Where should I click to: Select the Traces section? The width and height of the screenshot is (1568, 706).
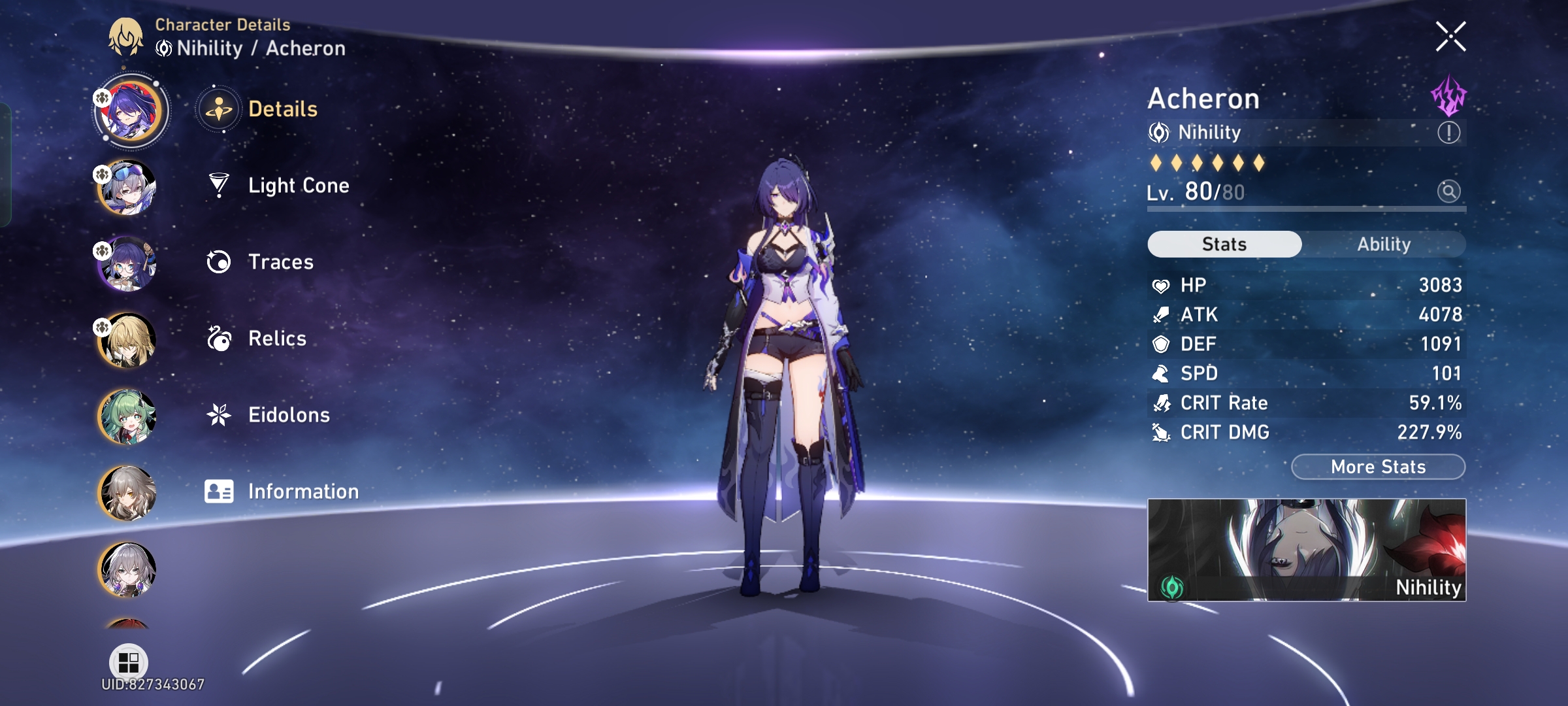coord(281,262)
